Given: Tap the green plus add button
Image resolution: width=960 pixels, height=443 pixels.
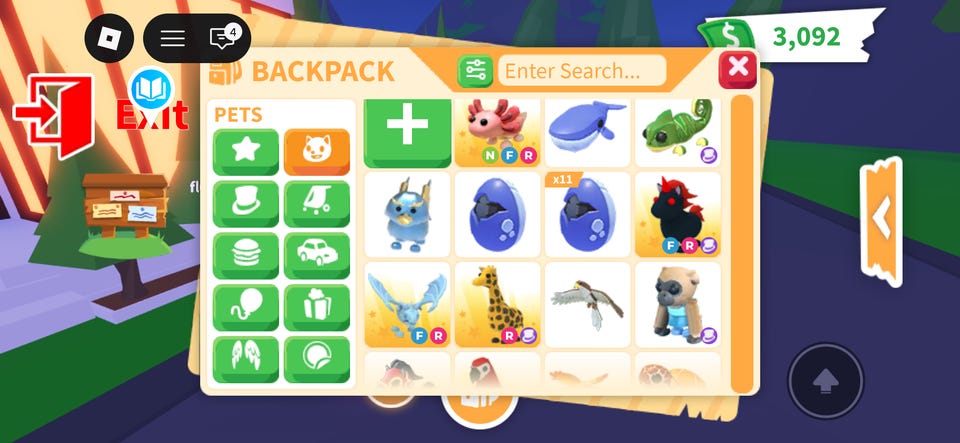Looking at the screenshot, I should (407, 129).
